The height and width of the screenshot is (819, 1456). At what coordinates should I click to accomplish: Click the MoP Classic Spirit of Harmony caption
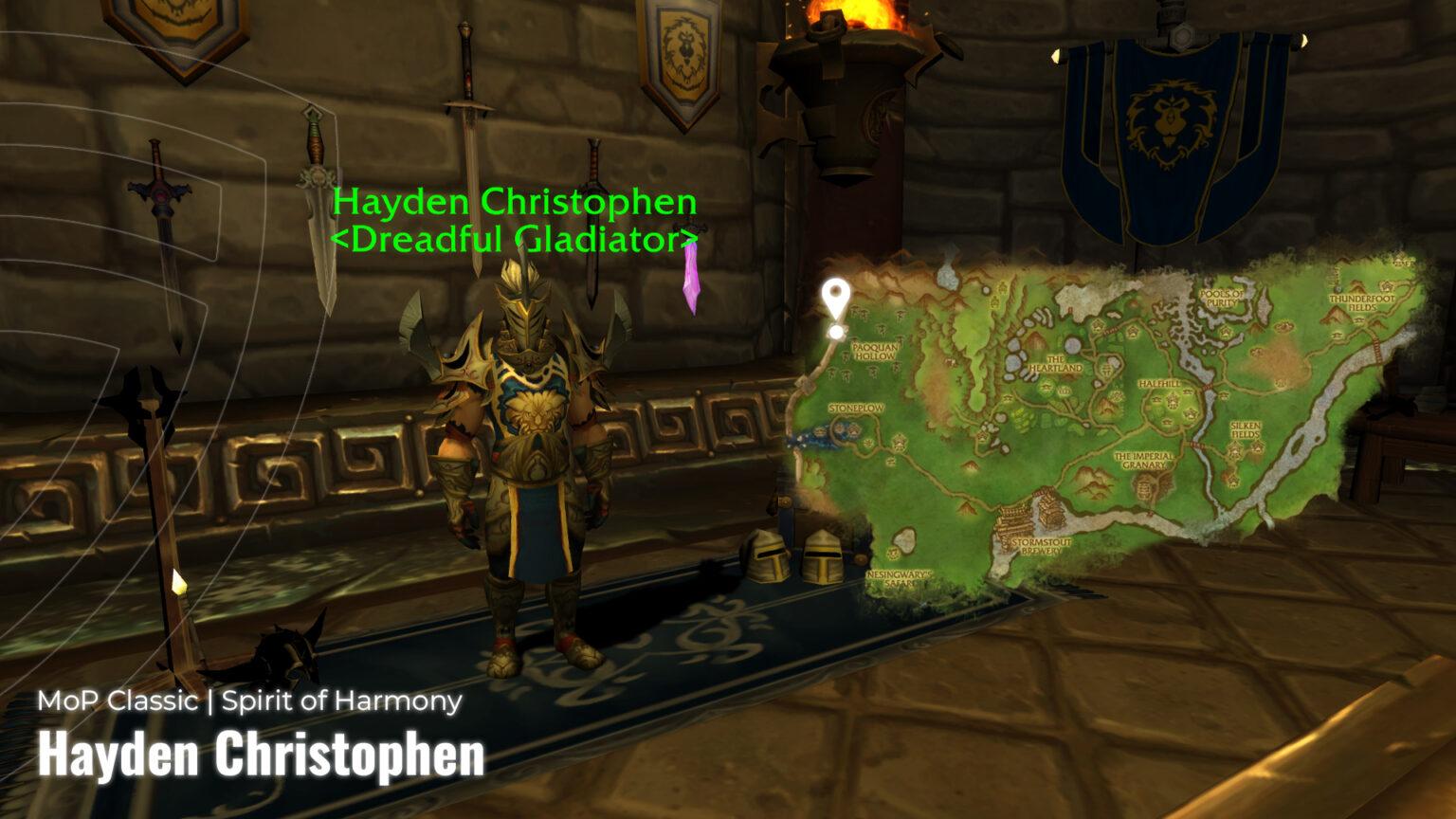(x=249, y=701)
